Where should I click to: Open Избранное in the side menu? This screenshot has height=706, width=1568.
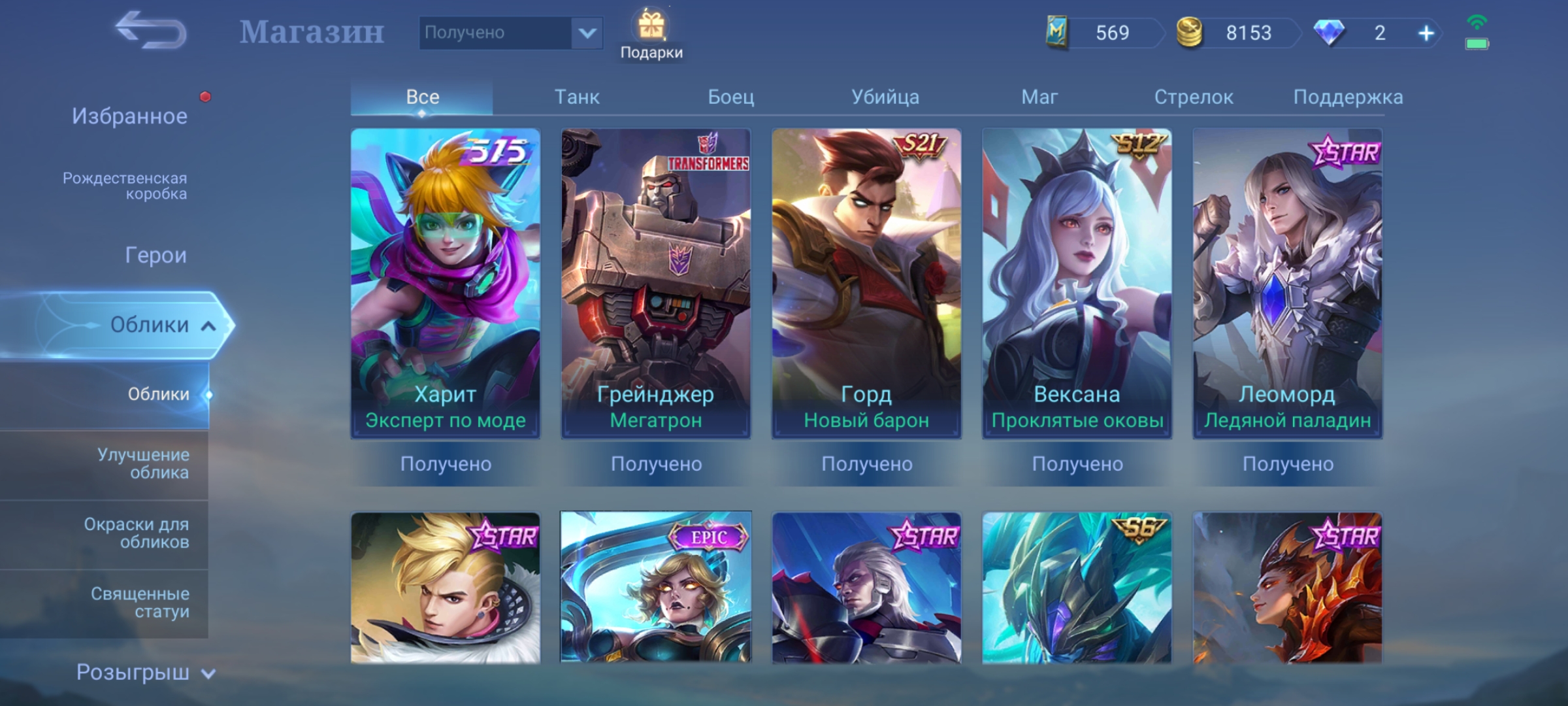[x=129, y=116]
